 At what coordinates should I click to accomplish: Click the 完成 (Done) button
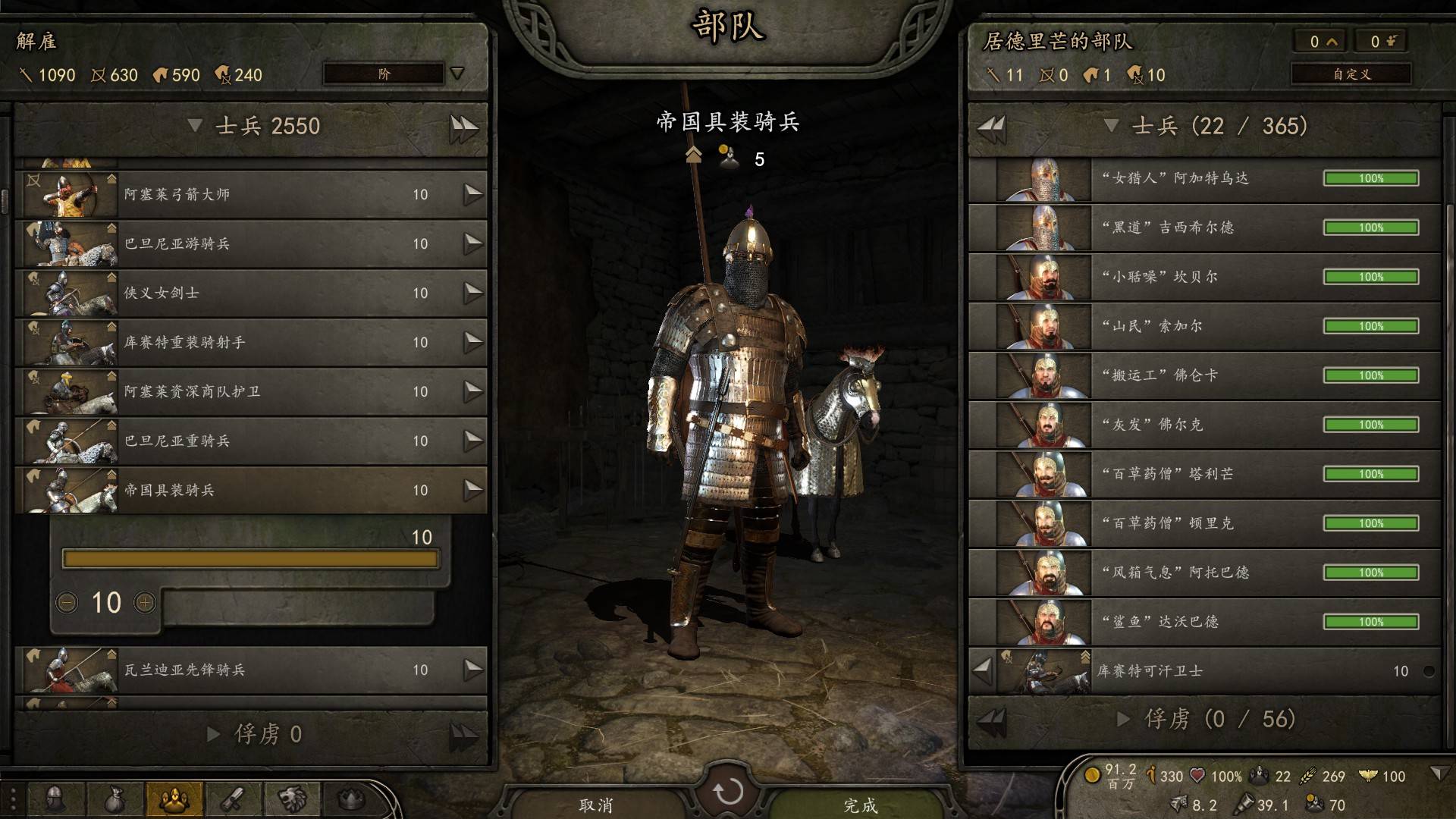[860, 804]
